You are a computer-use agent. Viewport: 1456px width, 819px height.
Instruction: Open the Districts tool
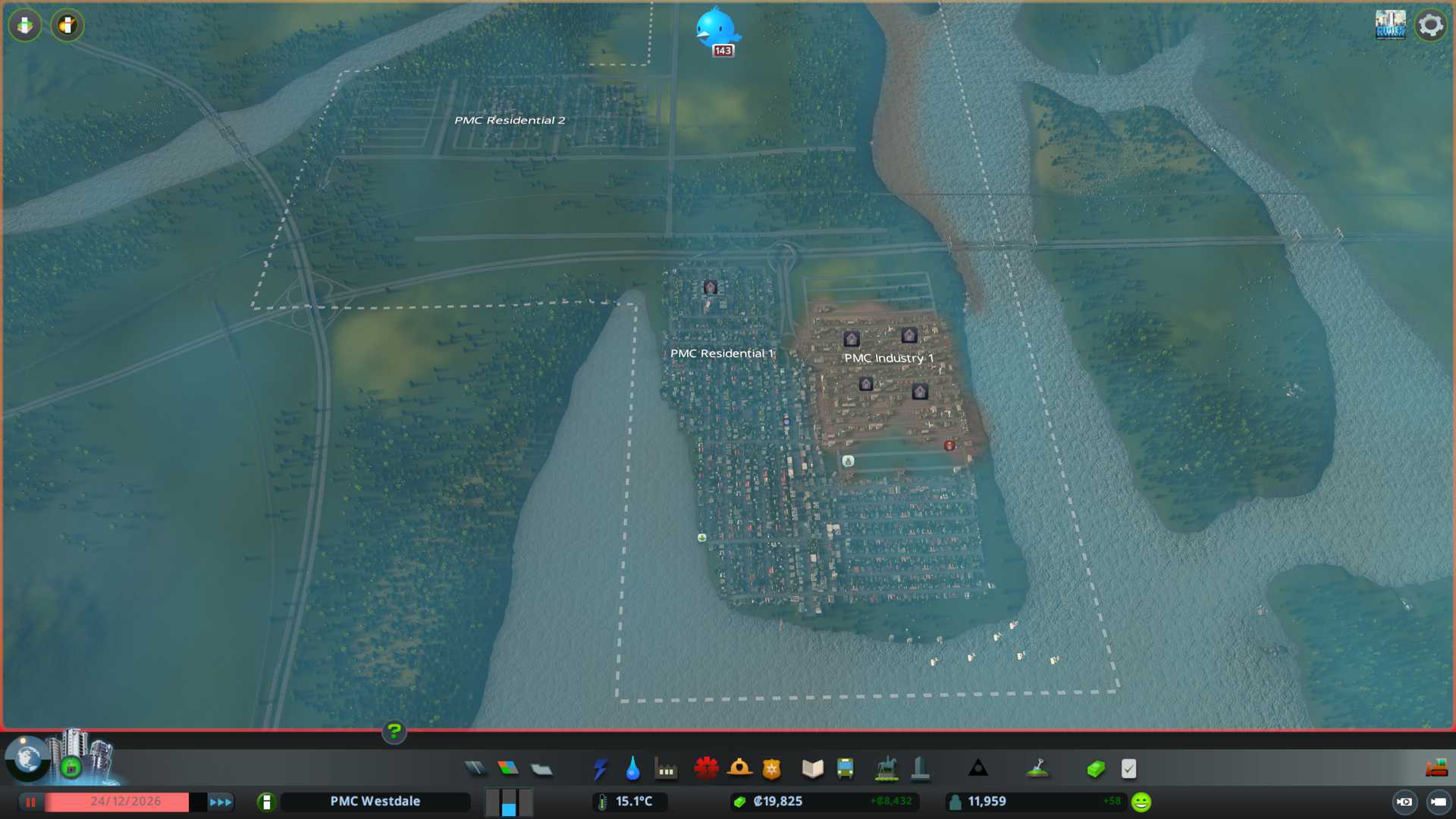click(541, 769)
